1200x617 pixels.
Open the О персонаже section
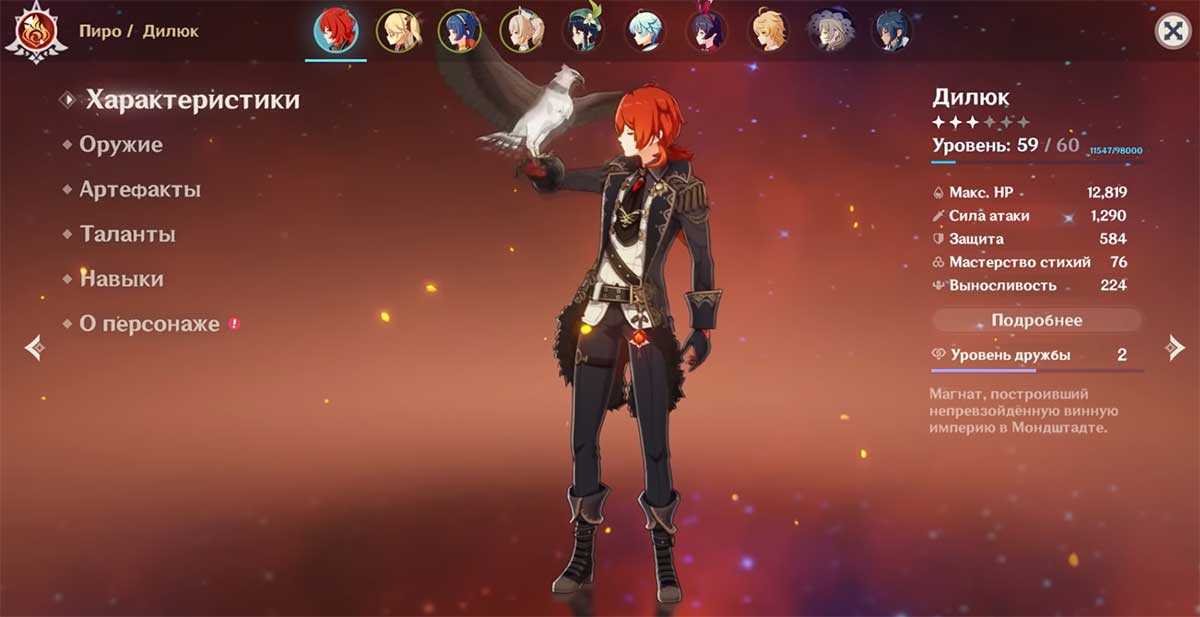tap(149, 325)
